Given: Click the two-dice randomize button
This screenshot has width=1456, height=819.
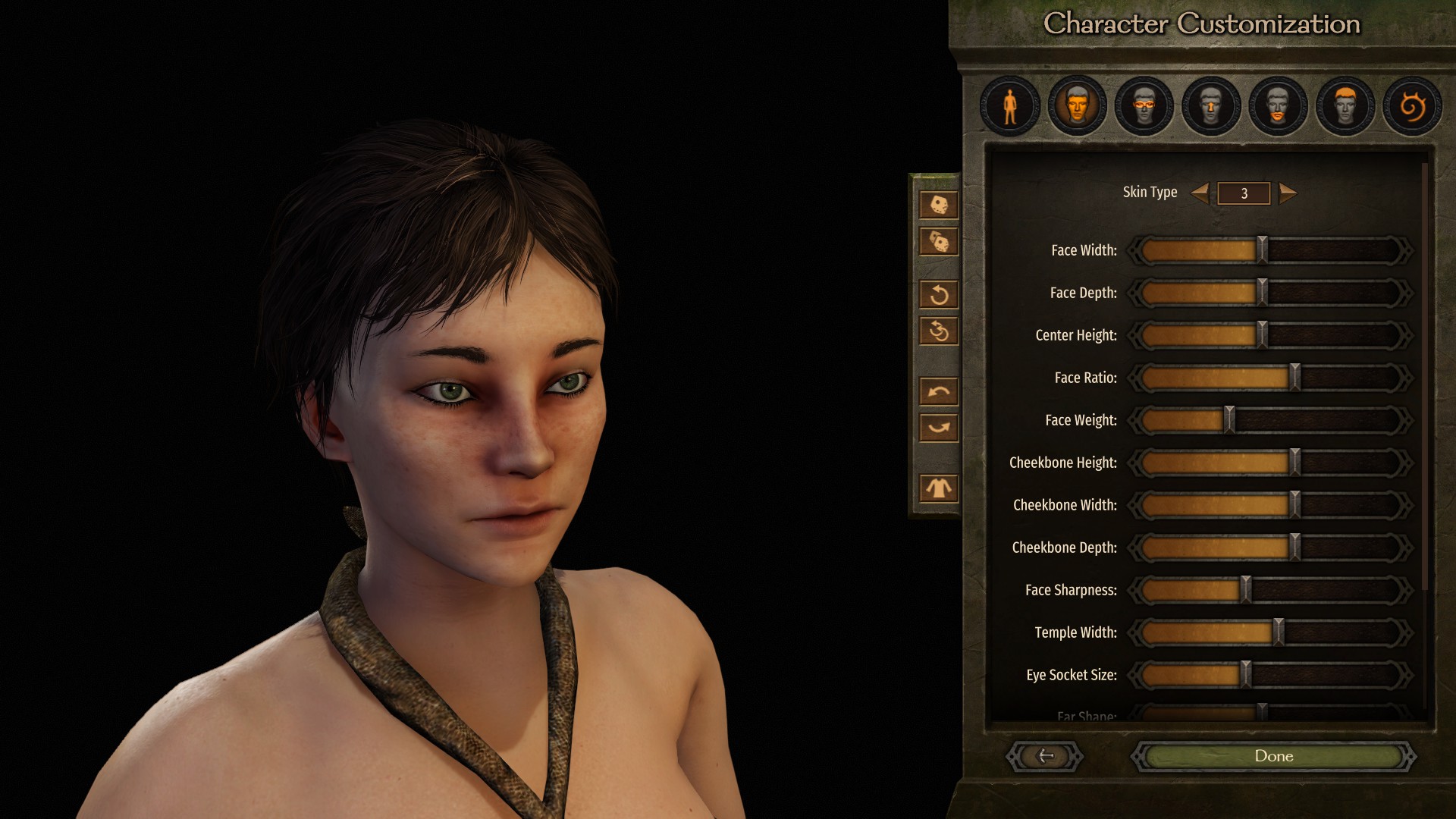Looking at the screenshot, I should coord(939,242).
